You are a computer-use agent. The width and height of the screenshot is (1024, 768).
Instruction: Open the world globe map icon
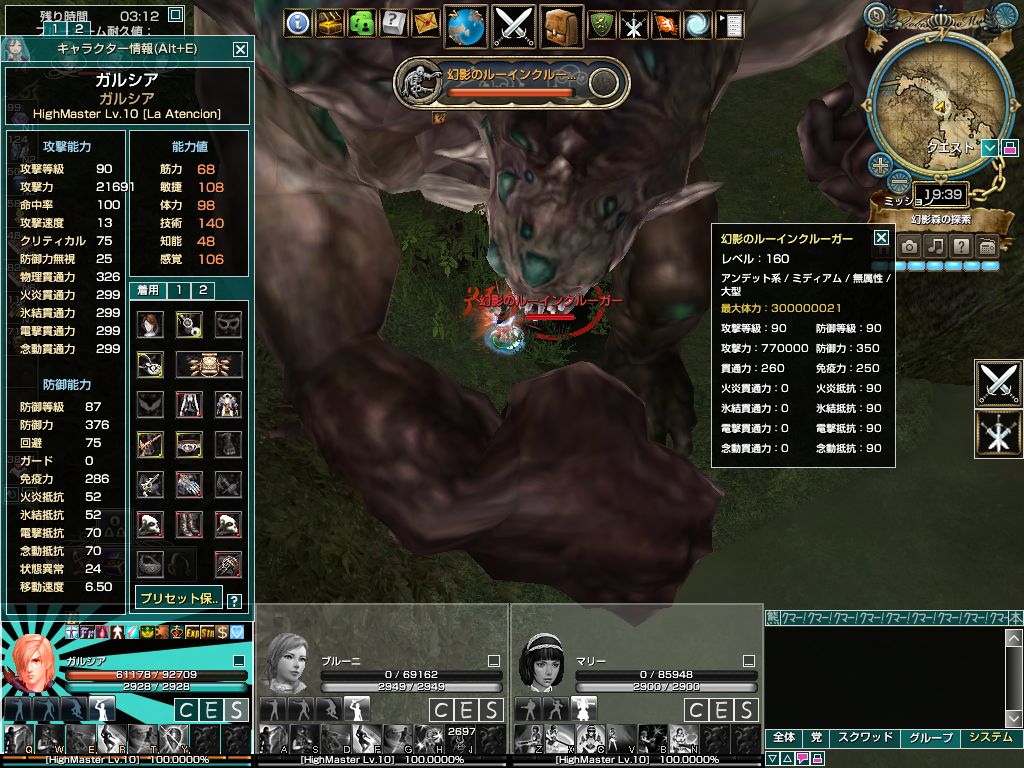(465, 25)
